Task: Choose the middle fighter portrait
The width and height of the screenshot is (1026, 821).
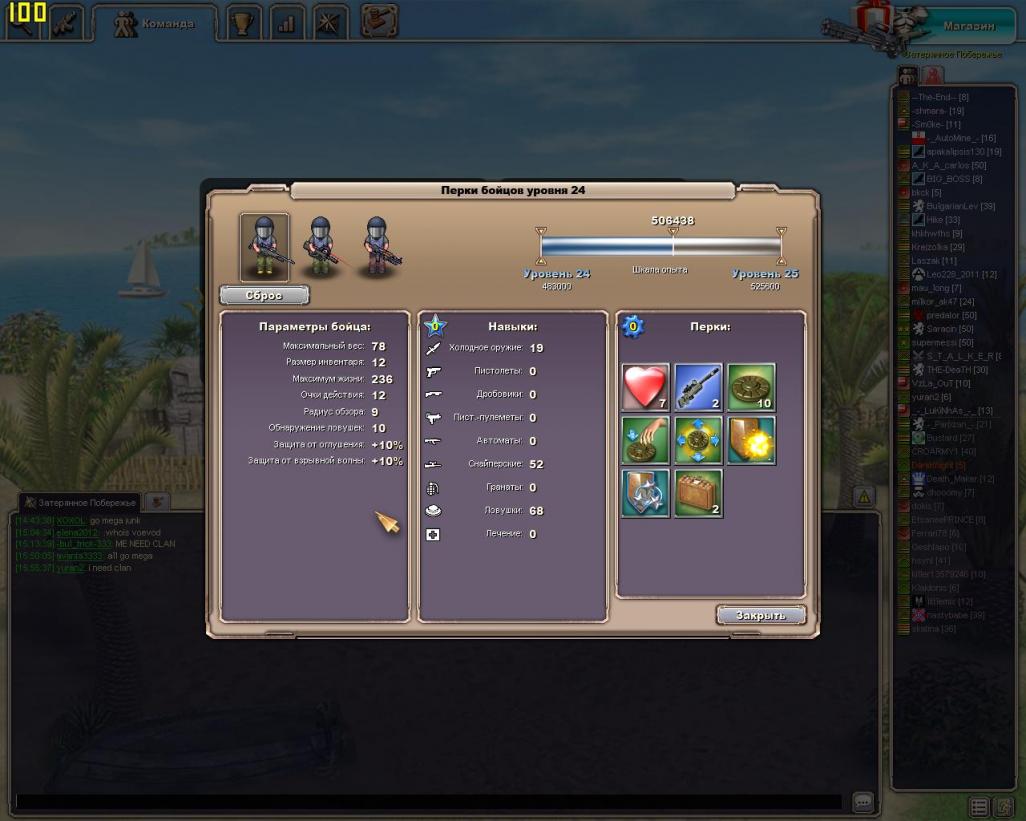Action: (321, 246)
